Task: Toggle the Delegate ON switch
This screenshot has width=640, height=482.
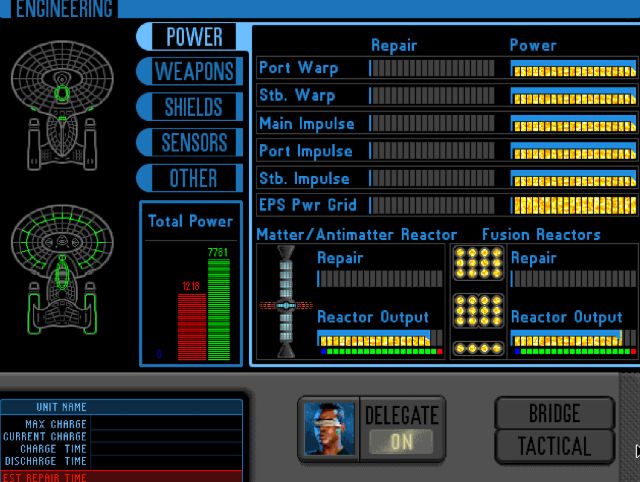Action: [401, 441]
